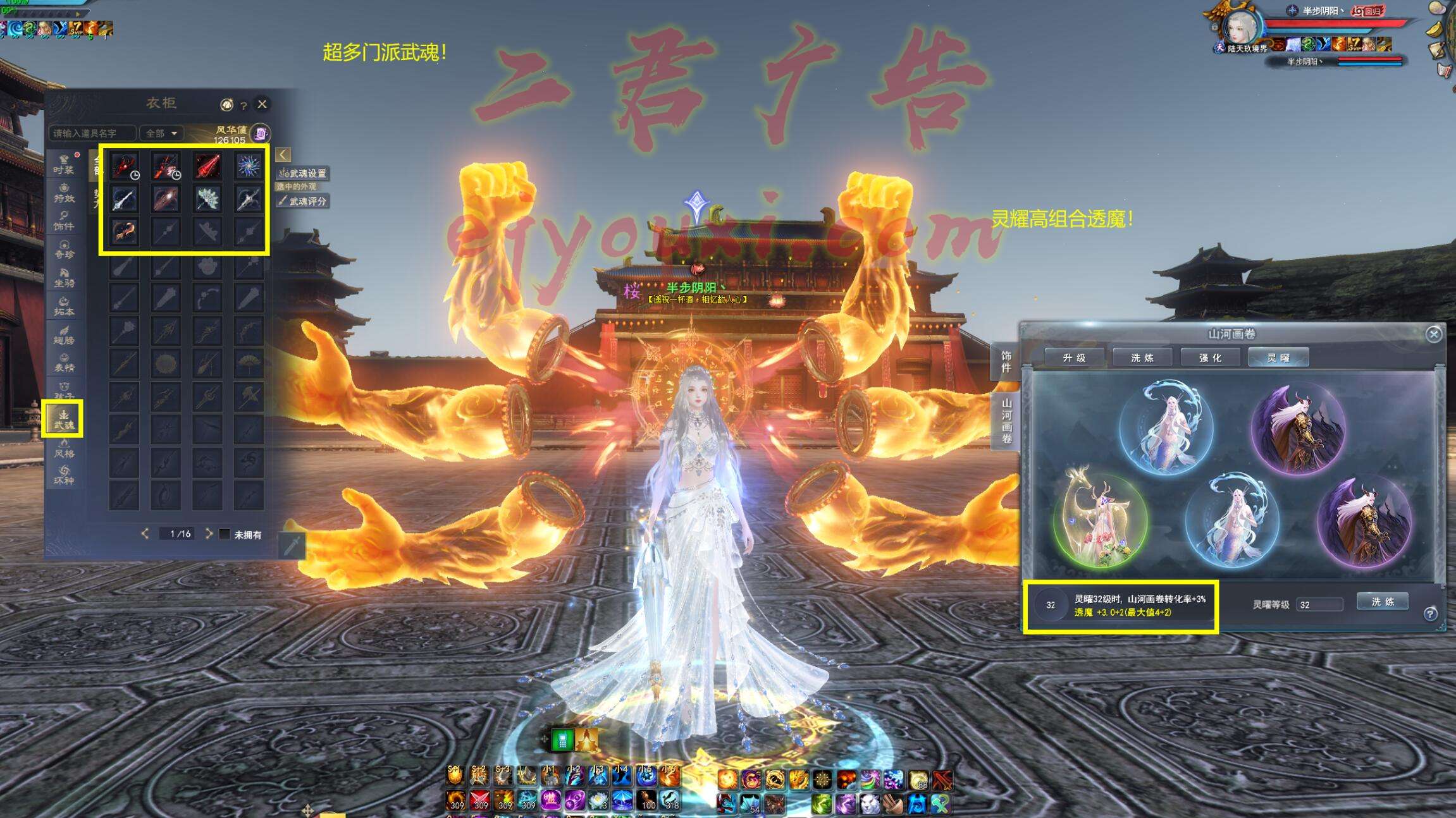The width and height of the screenshot is (1456, 818).
Task: Open the 强化 enhance tab
Action: (x=1210, y=358)
